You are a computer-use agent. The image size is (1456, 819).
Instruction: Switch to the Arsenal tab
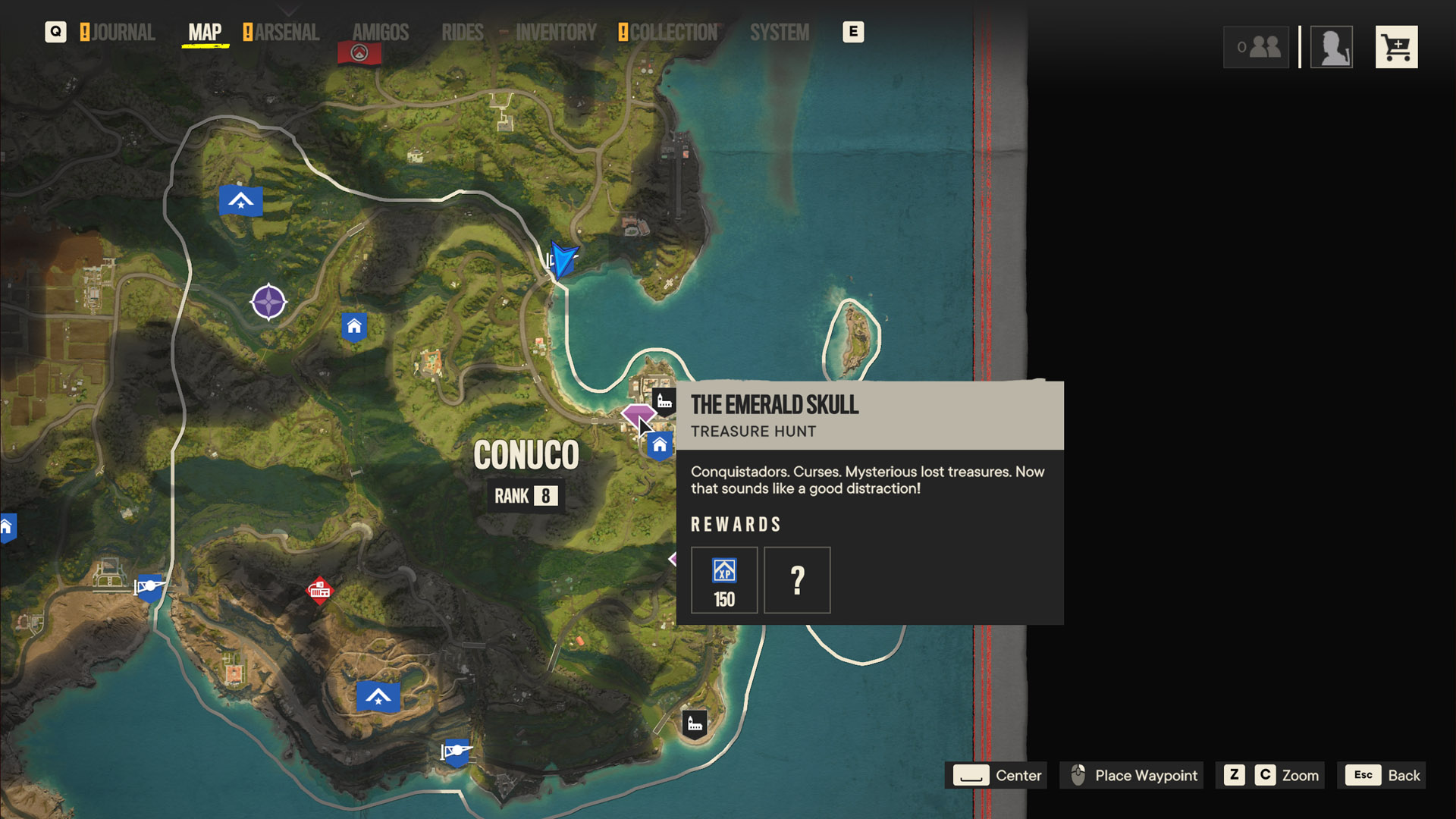coord(286,33)
